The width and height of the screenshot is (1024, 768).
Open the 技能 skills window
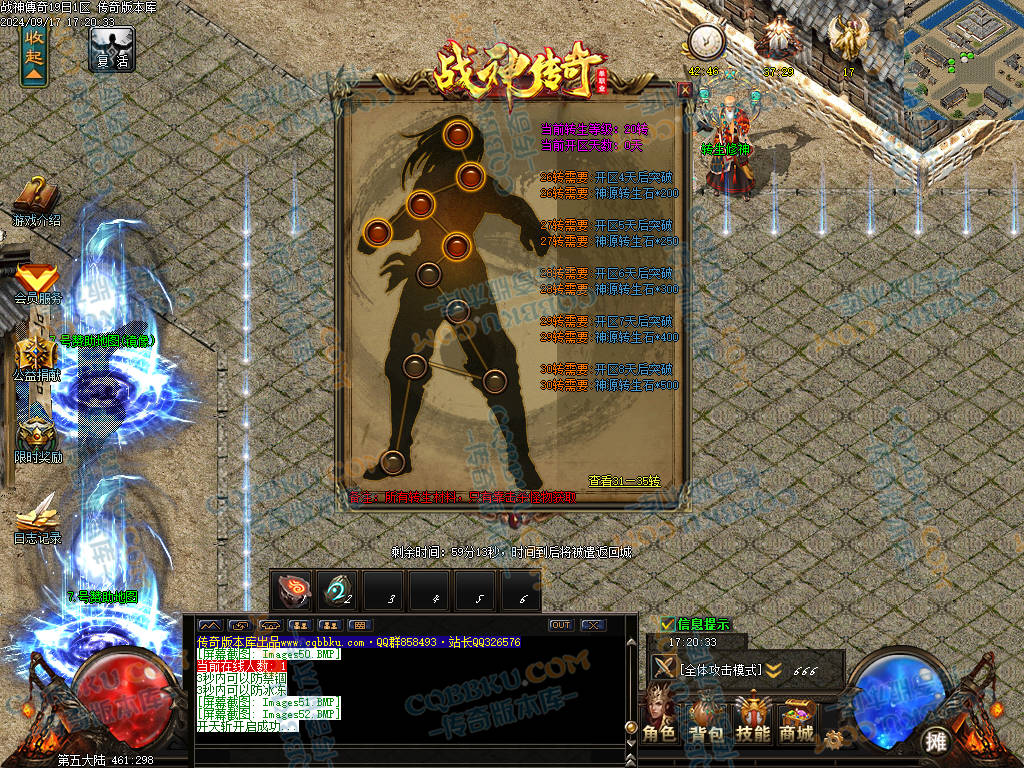pos(752,718)
